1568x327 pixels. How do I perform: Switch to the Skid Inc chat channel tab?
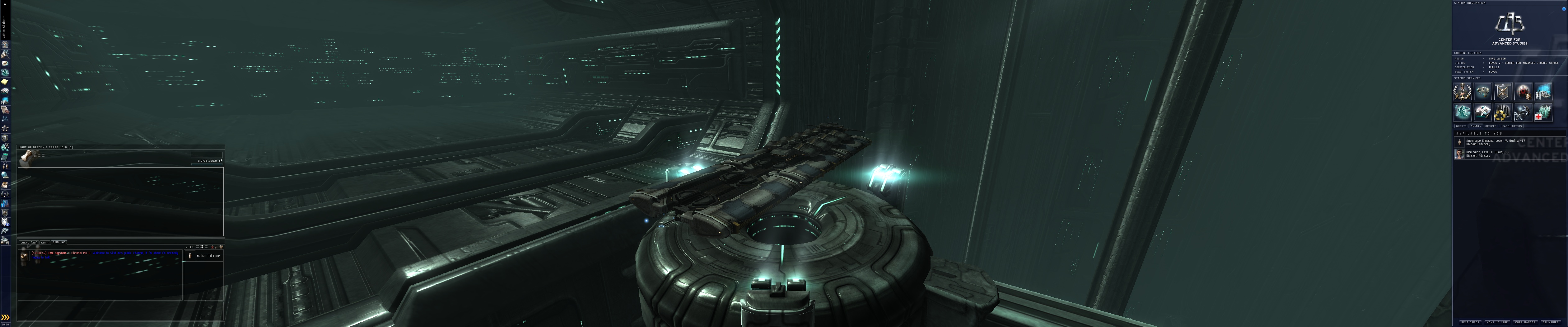coord(59,242)
